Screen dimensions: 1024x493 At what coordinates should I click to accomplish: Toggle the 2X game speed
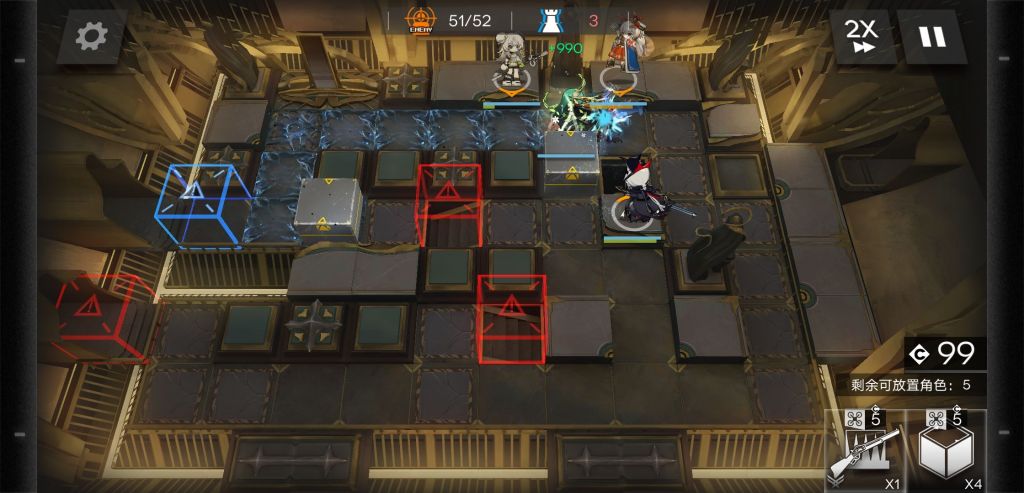860,37
